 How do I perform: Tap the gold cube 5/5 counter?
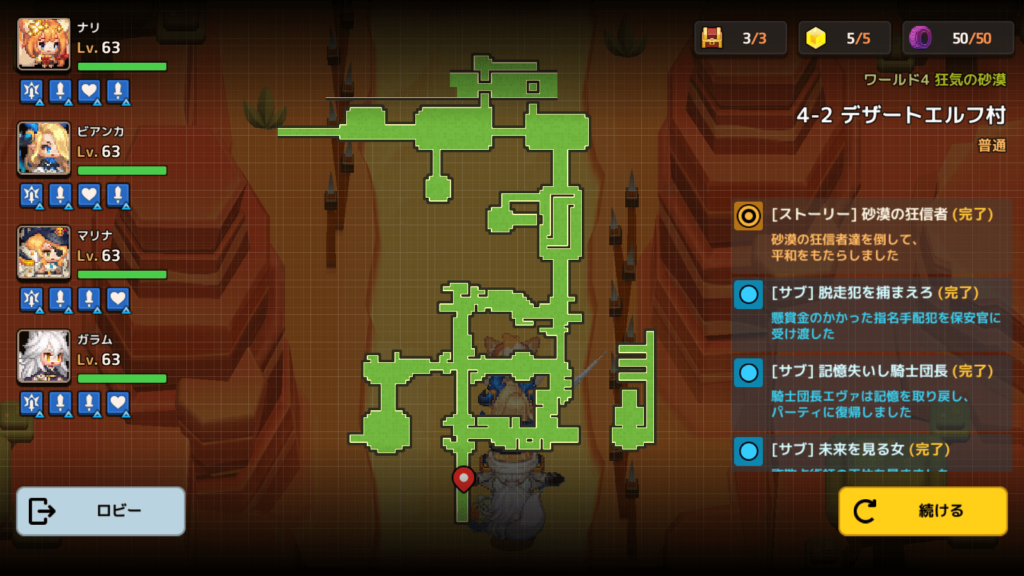[844, 38]
